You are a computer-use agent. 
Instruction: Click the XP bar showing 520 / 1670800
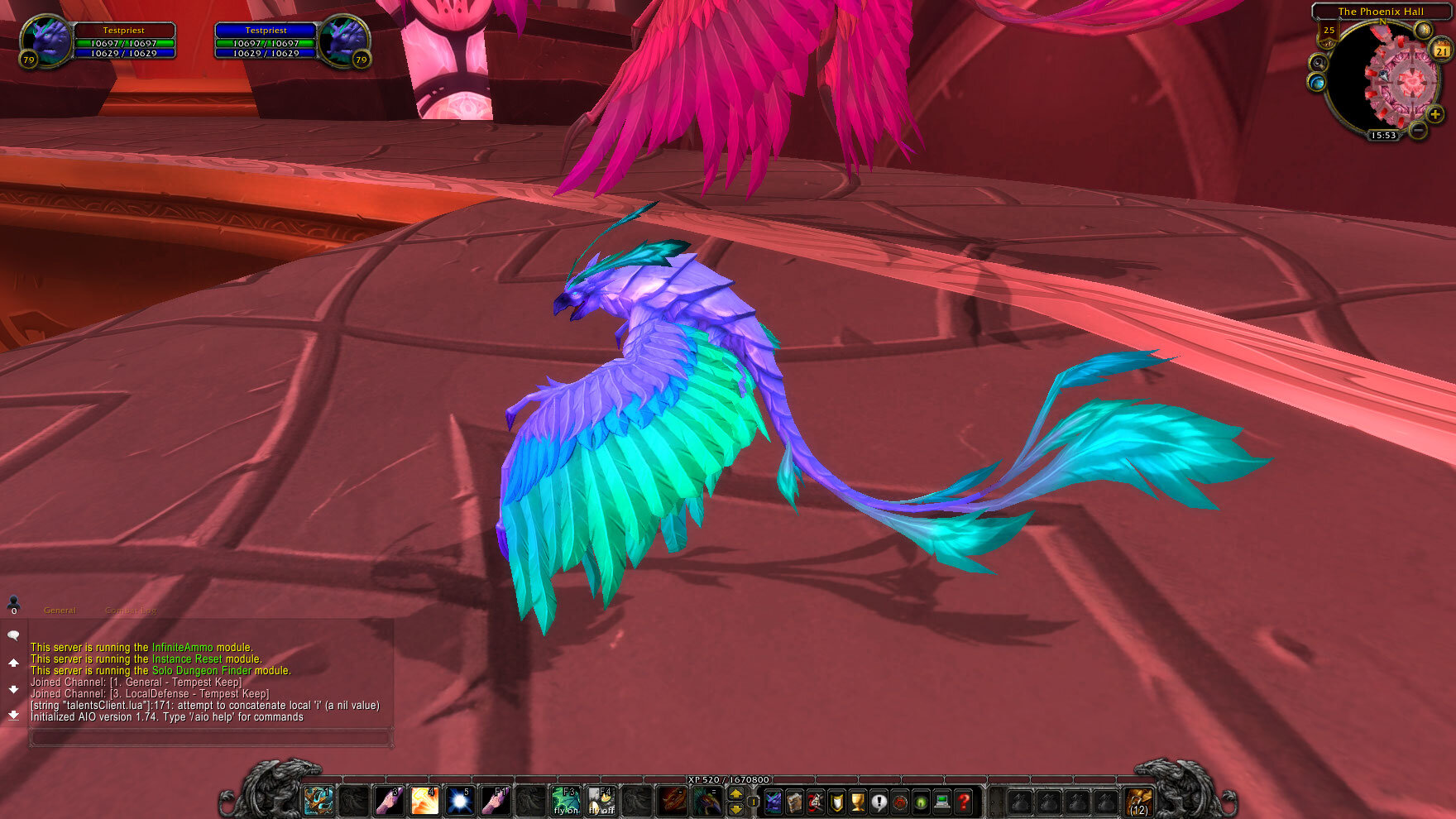(x=728, y=779)
